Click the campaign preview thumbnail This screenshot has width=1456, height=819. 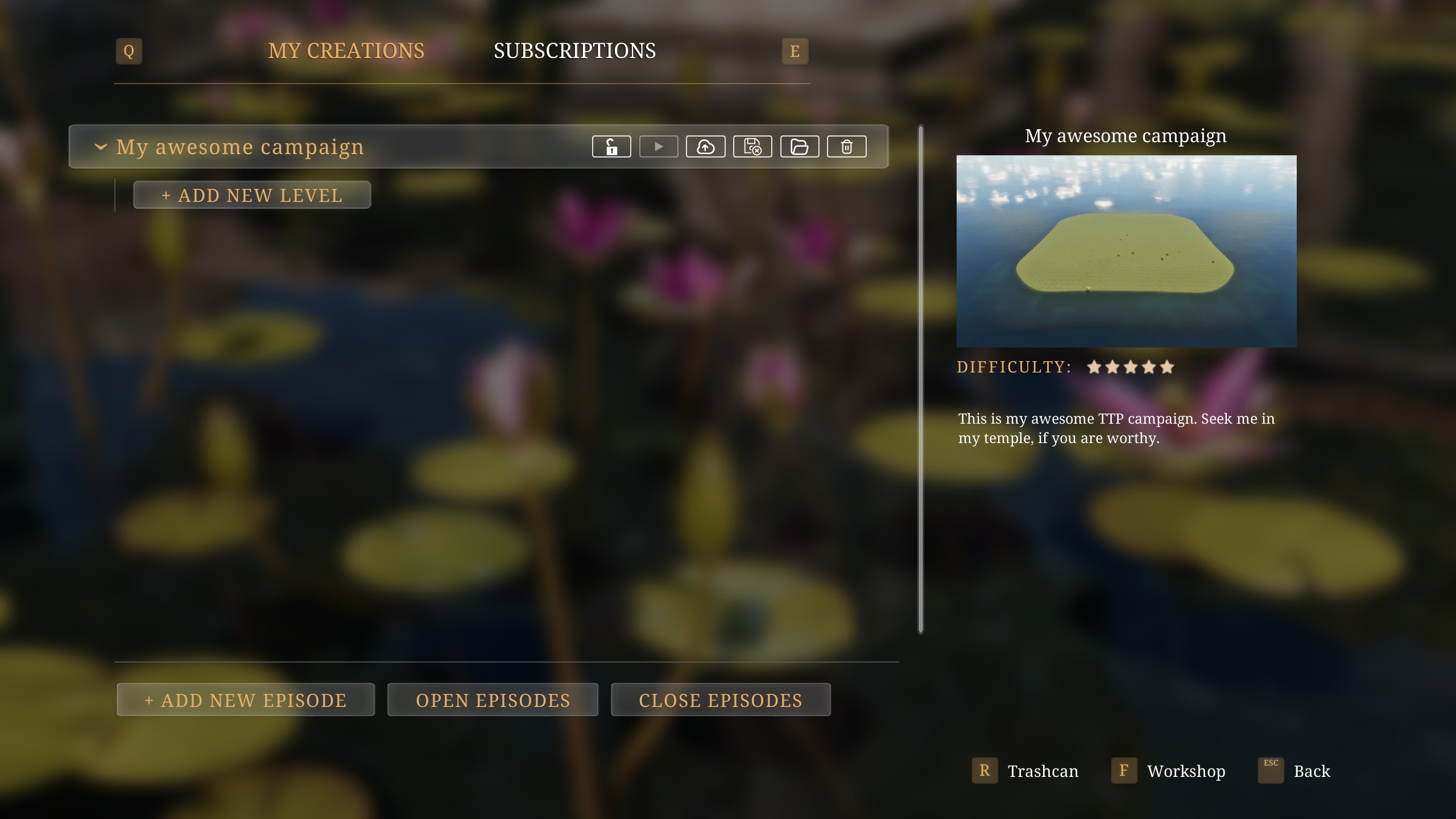click(1126, 251)
